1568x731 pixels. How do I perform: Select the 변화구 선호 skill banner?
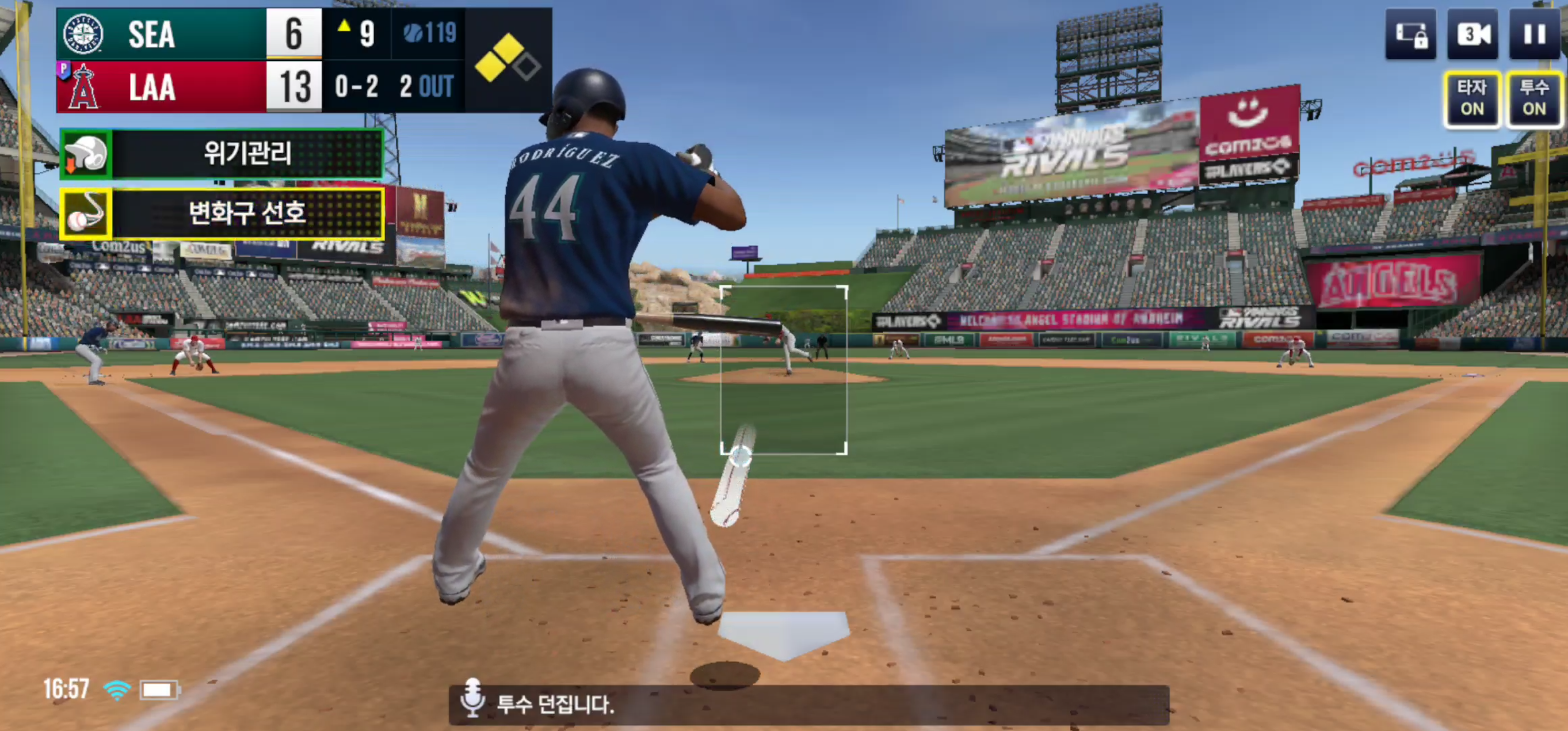222,213
